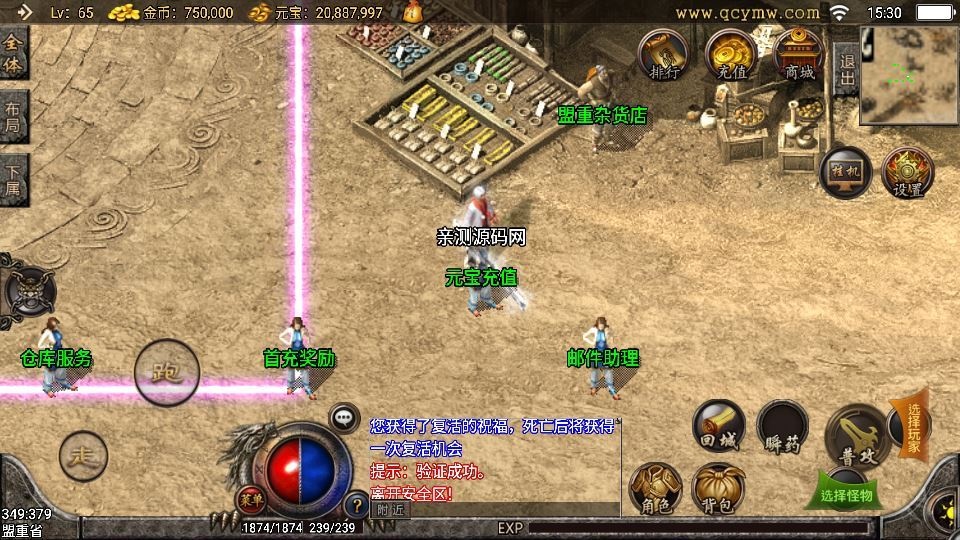
Task: Toggle 挂机 auto-play mode
Action: coord(844,173)
